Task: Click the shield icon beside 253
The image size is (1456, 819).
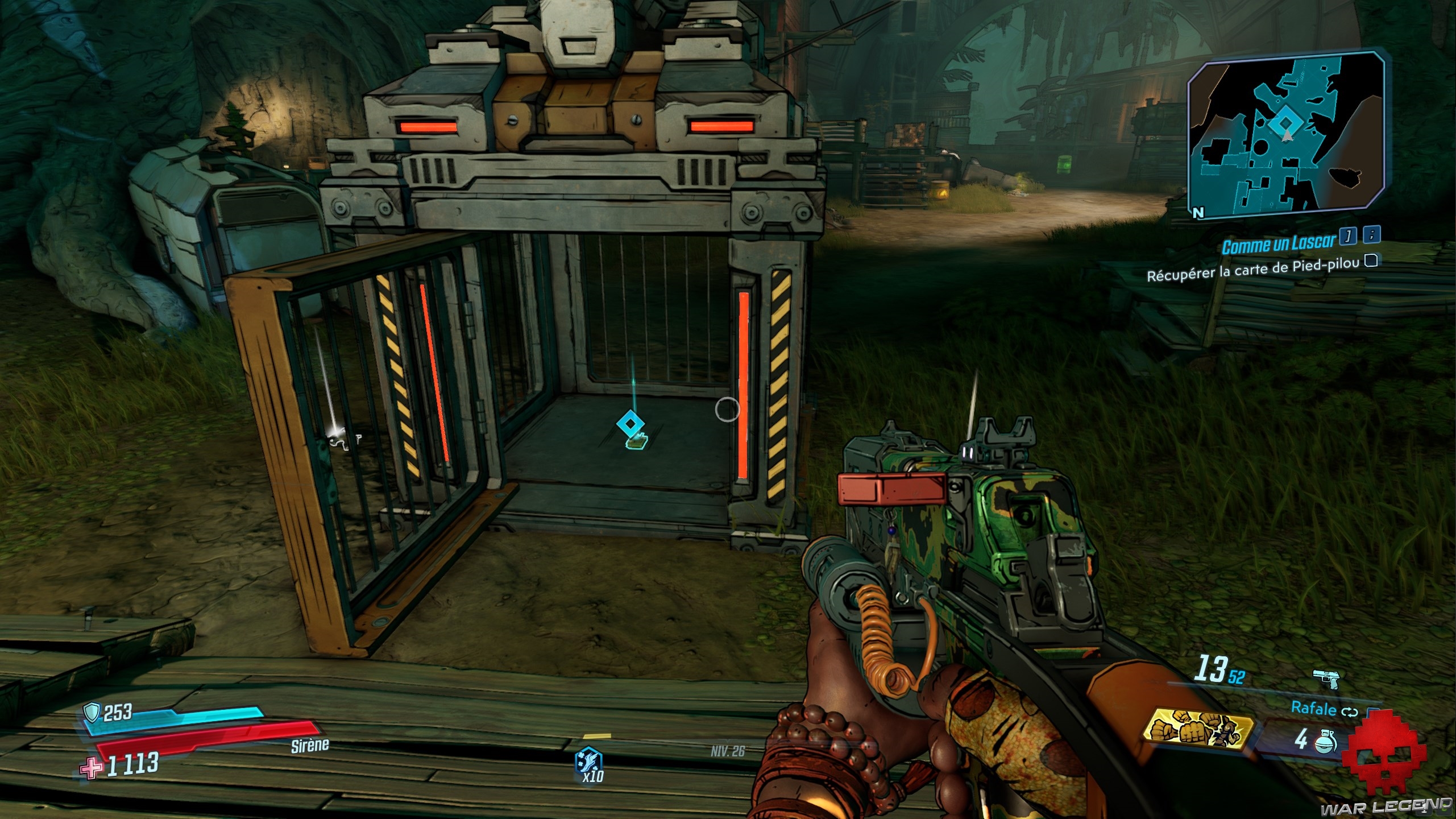Action: click(92, 712)
